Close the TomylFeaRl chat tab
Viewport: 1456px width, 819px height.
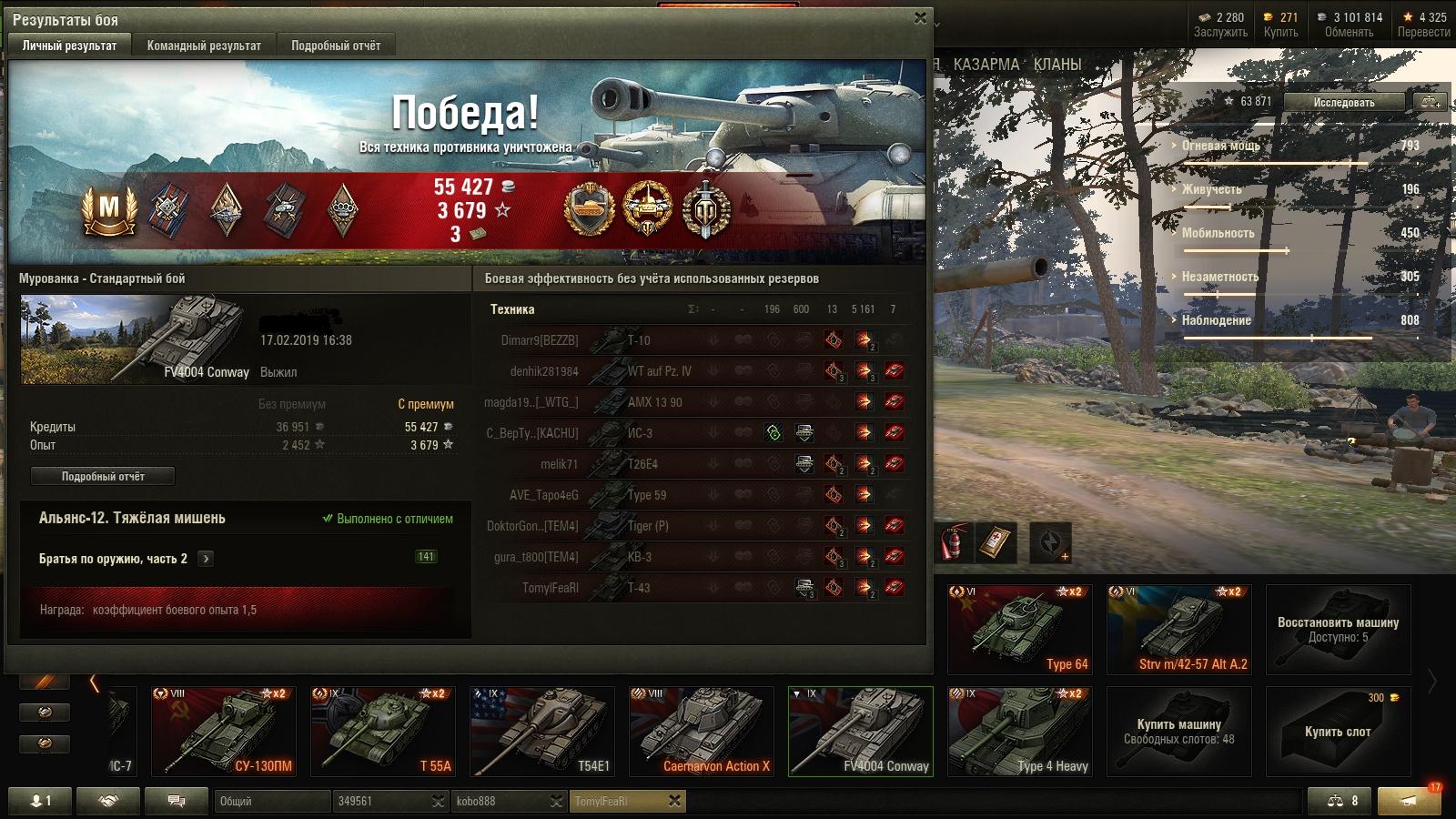(674, 801)
